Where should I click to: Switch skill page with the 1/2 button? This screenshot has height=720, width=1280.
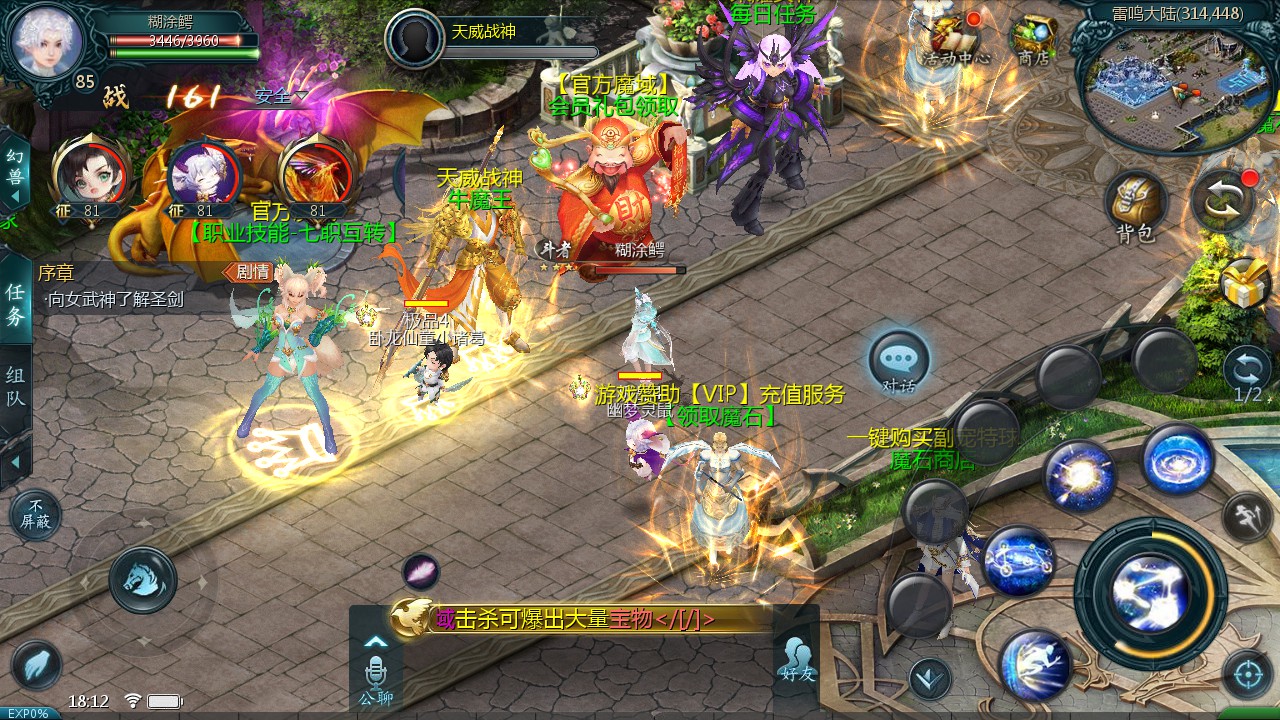tap(1247, 372)
